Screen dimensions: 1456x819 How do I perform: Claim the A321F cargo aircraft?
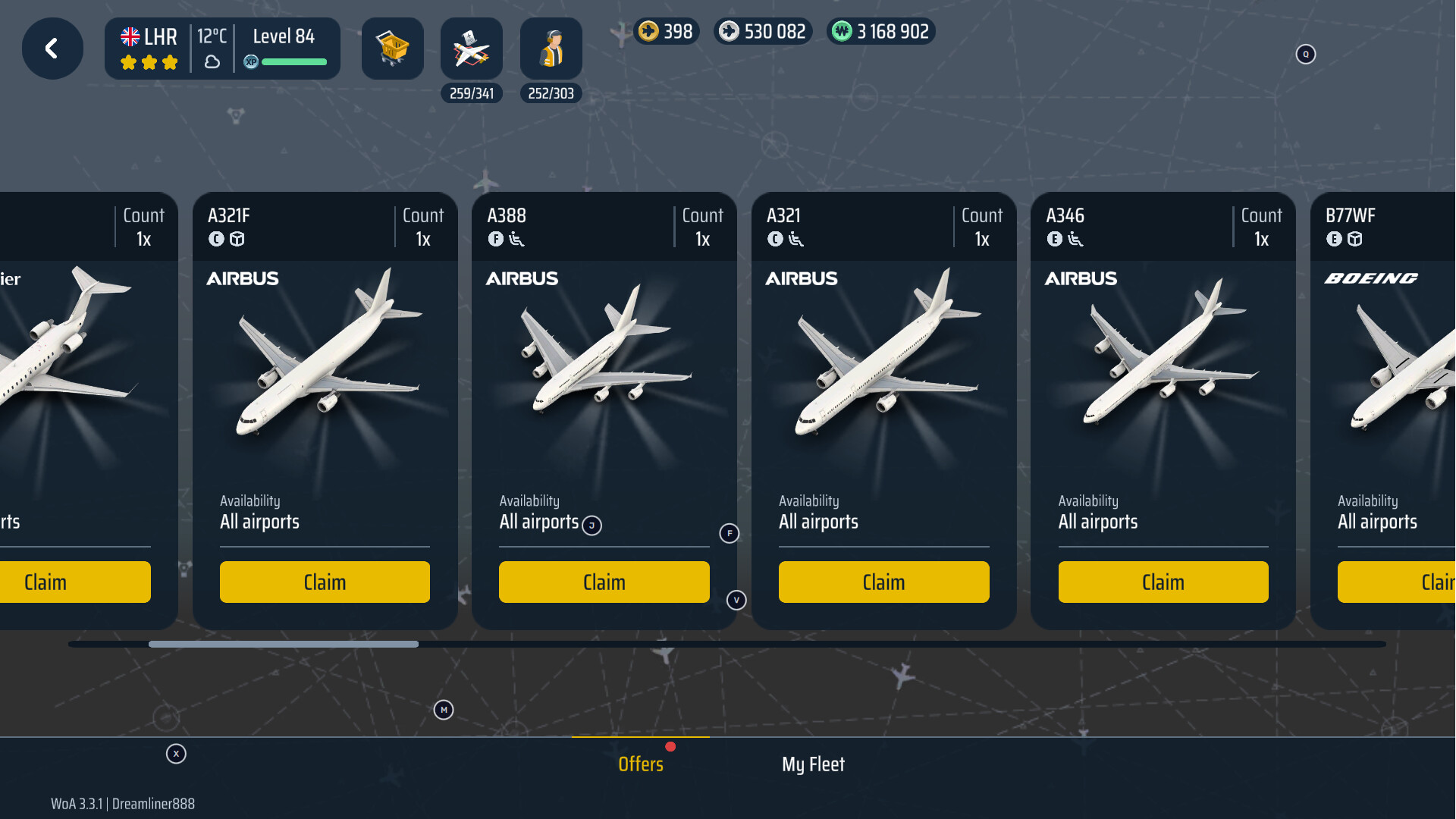(x=325, y=582)
